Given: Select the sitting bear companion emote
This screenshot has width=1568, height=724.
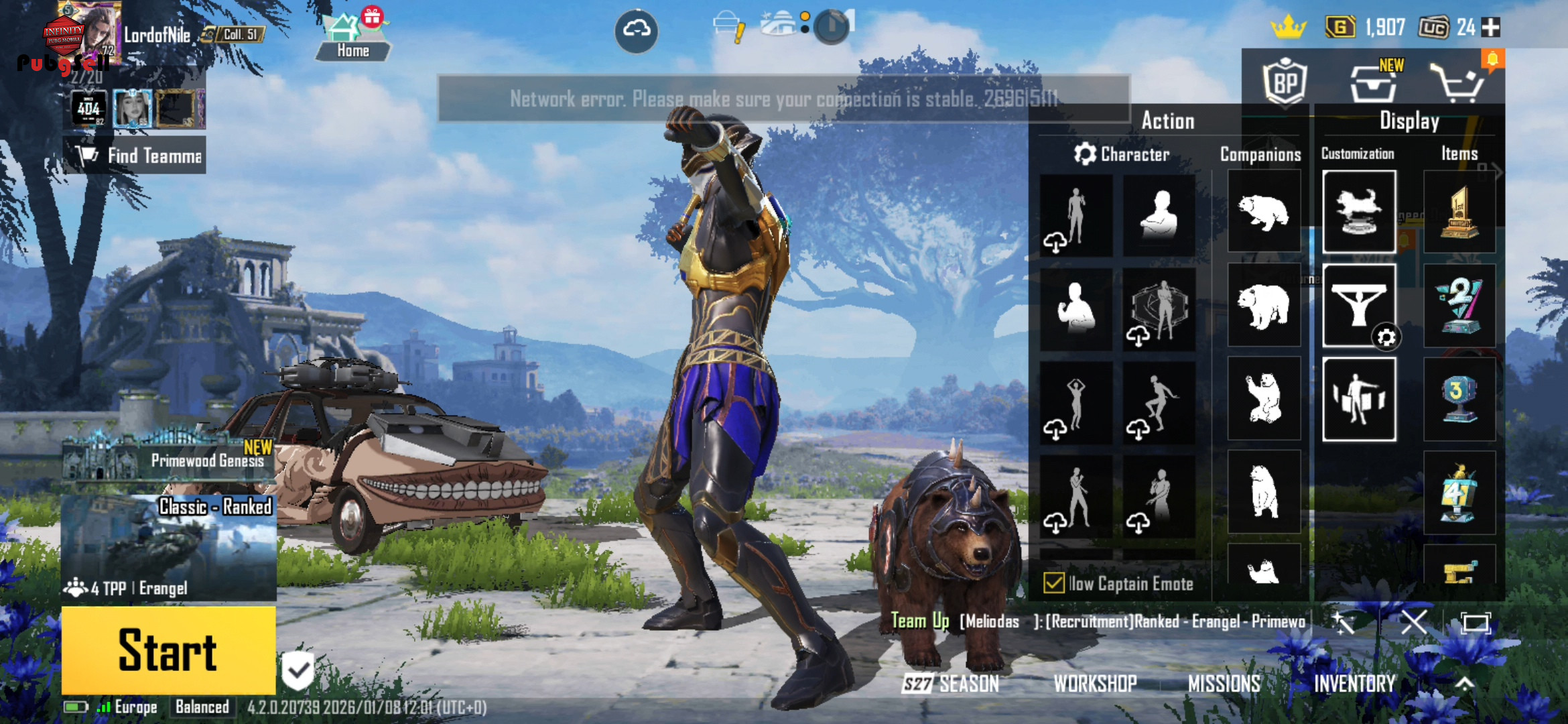Looking at the screenshot, I should click(x=1264, y=398).
